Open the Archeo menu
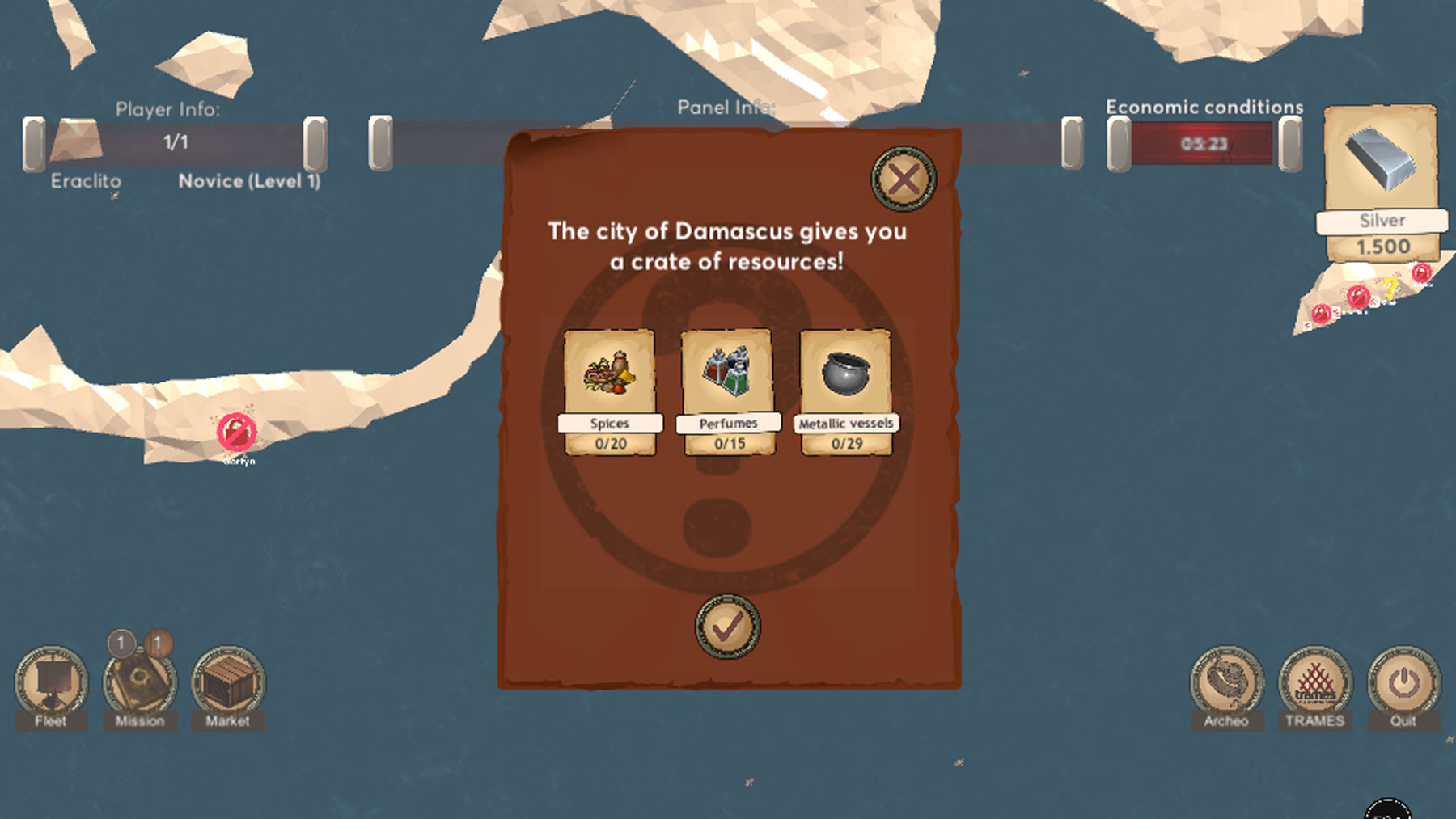Screen dimensions: 1456x819 pyautogui.click(x=1226, y=682)
